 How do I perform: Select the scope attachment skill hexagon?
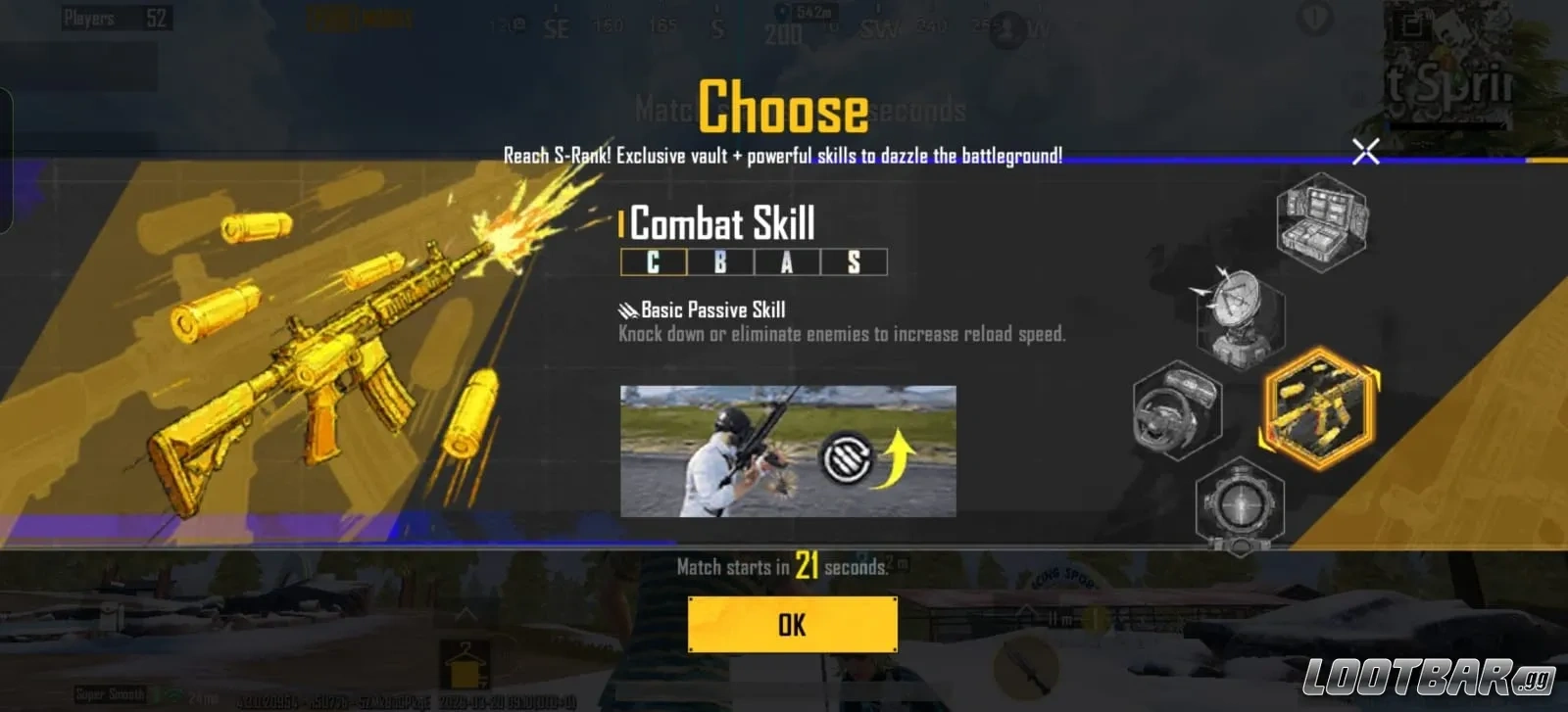1240,504
